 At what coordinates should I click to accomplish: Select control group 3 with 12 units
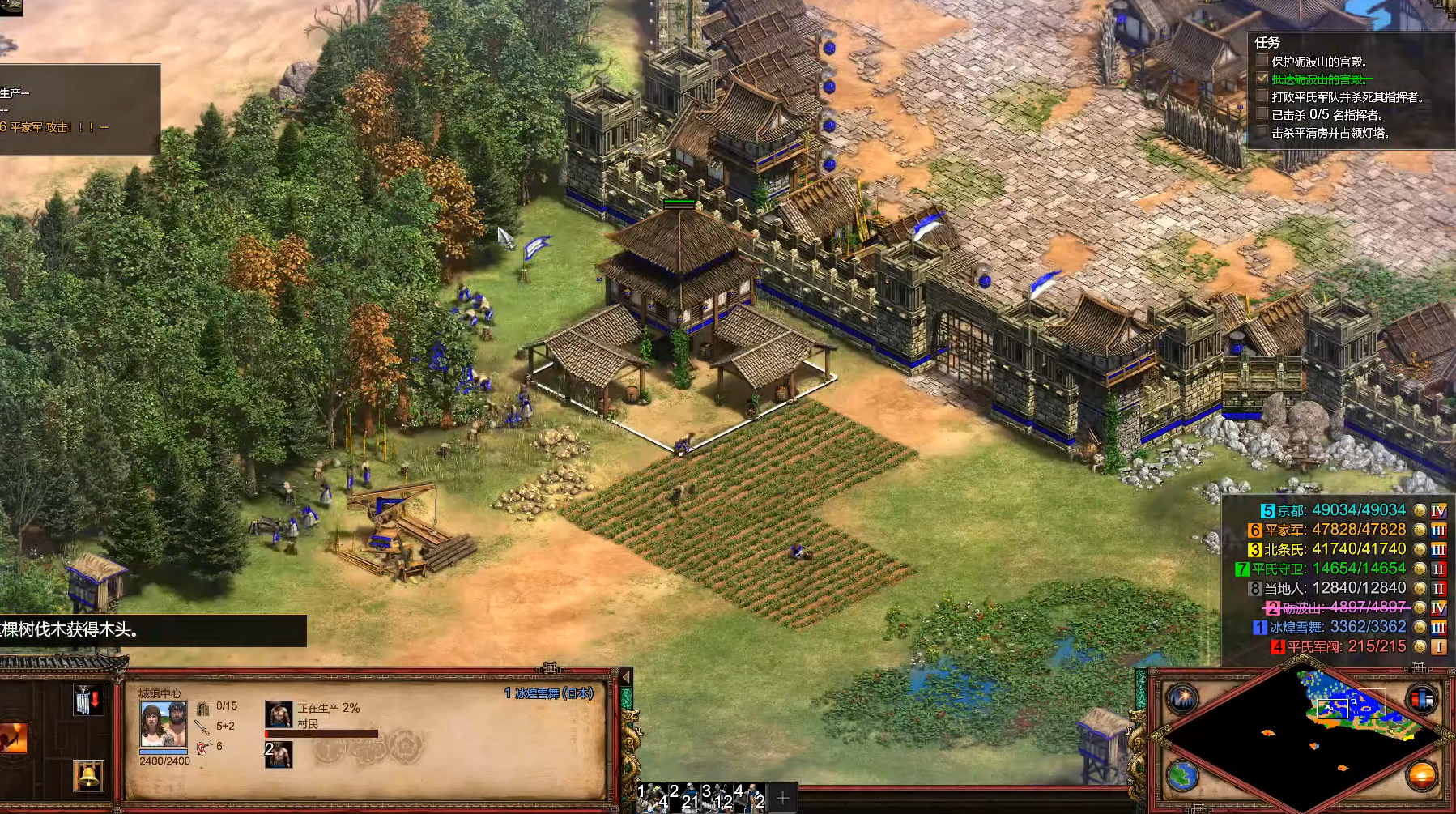click(717, 795)
